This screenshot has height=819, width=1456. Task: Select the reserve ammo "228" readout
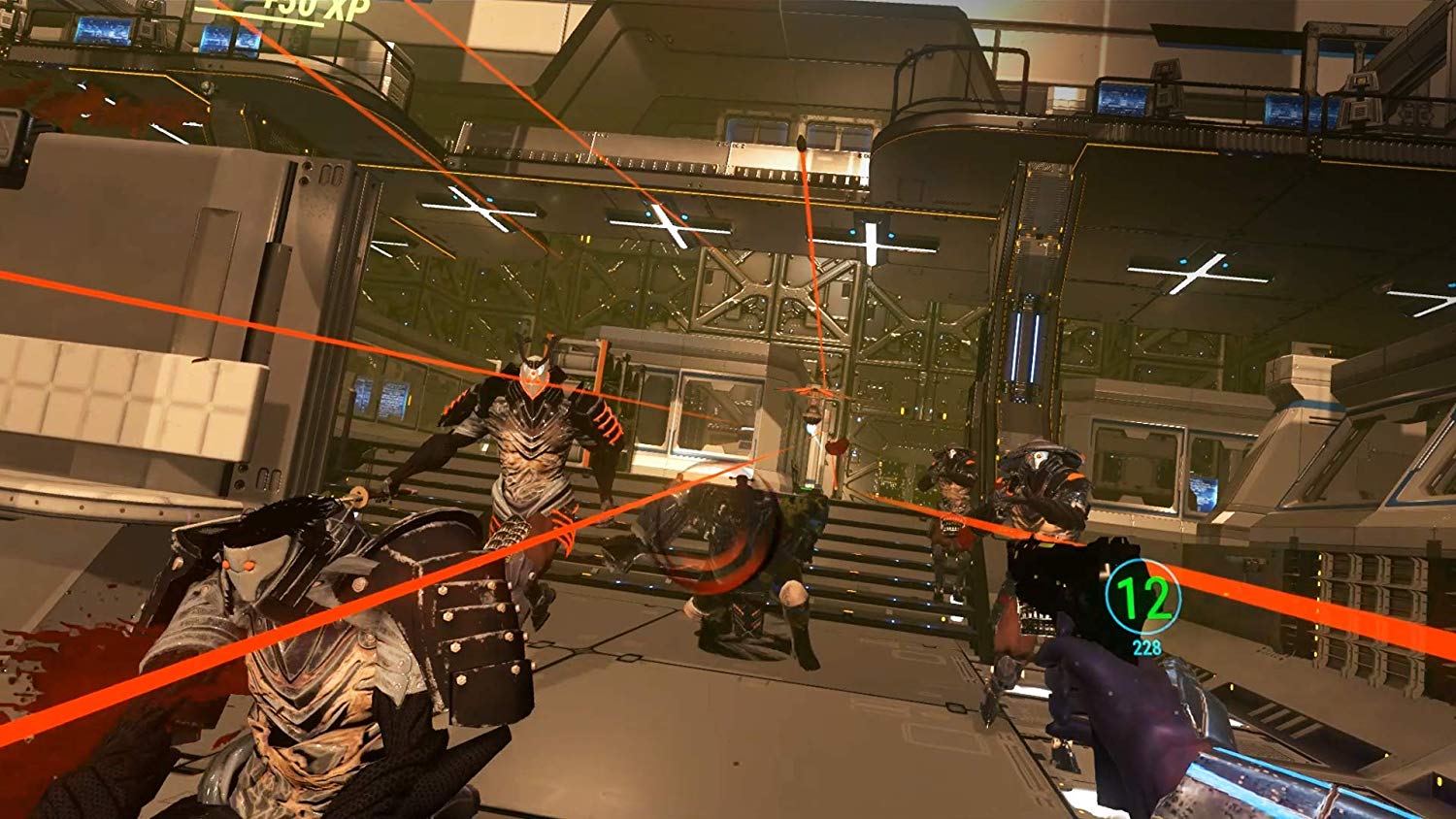point(1147,645)
